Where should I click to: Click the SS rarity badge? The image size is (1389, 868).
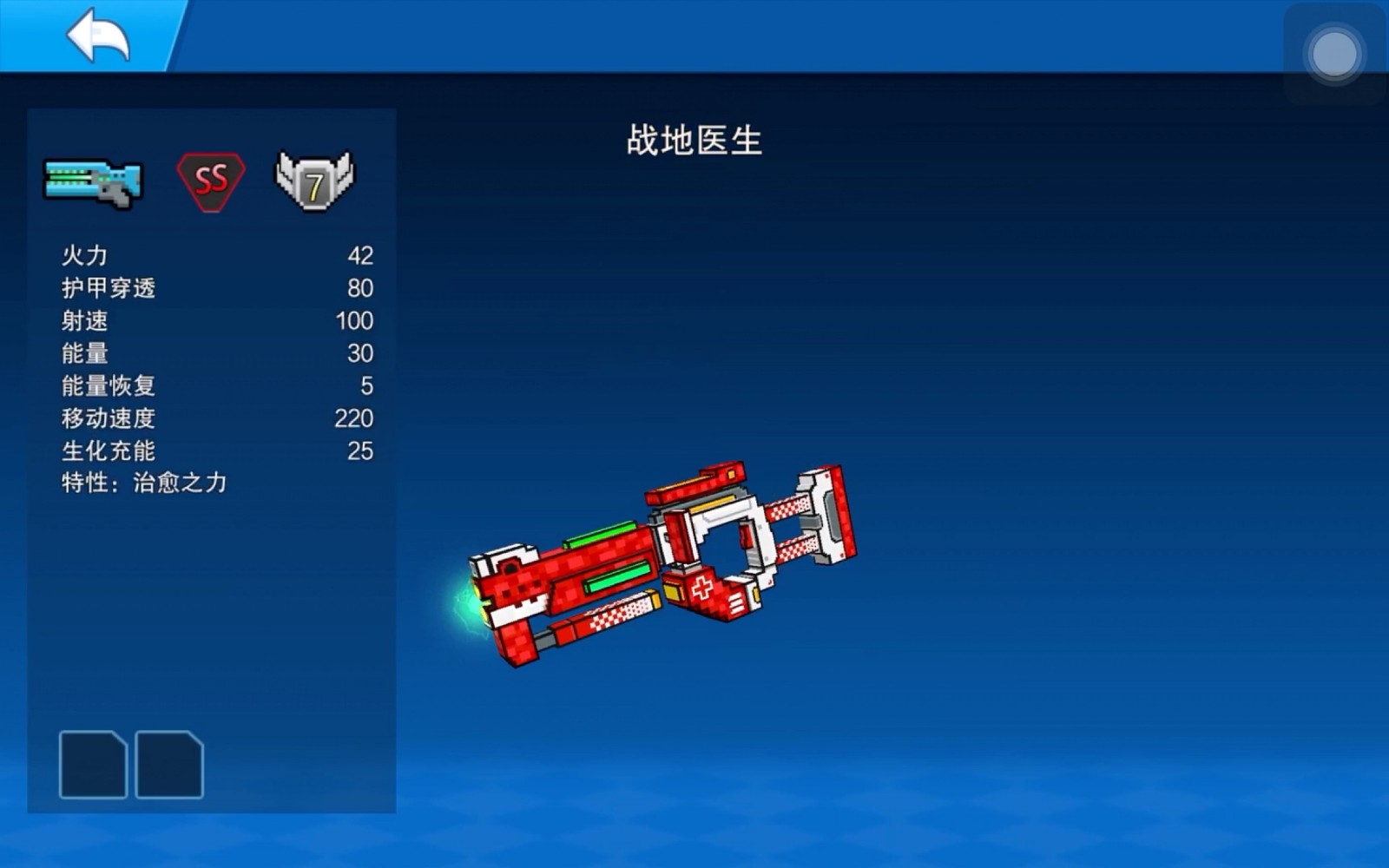tap(211, 180)
